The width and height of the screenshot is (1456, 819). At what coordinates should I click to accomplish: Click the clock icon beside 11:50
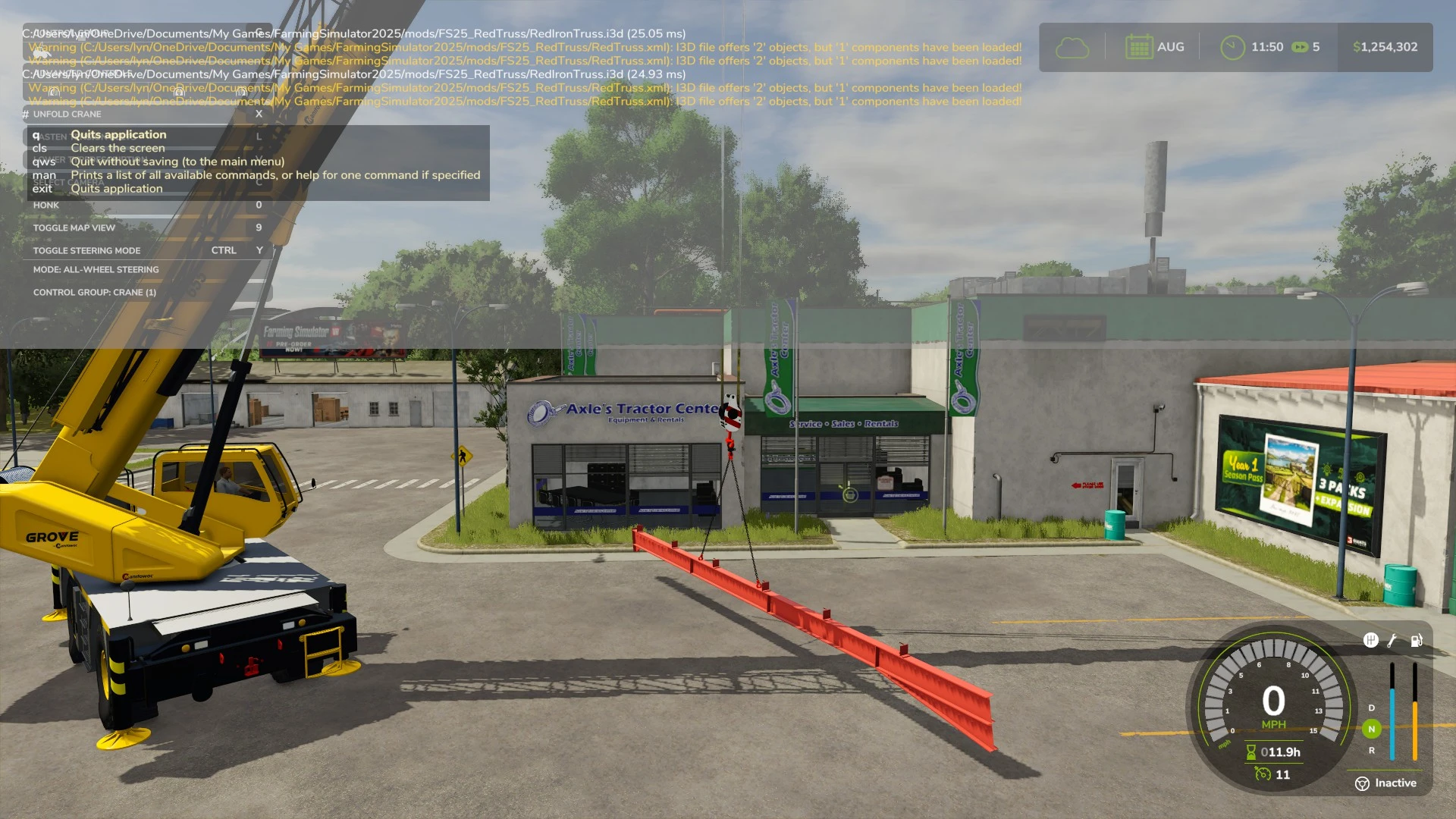point(1232,46)
